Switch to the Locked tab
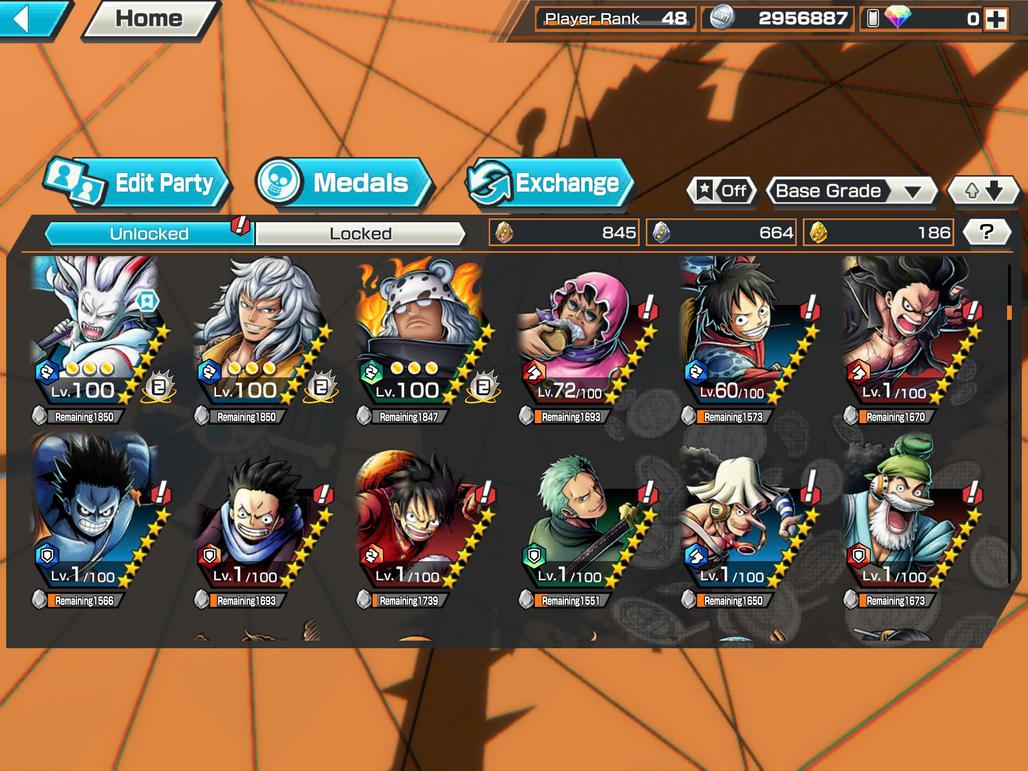The height and width of the screenshot is (771, 1028). pos(360,234)
